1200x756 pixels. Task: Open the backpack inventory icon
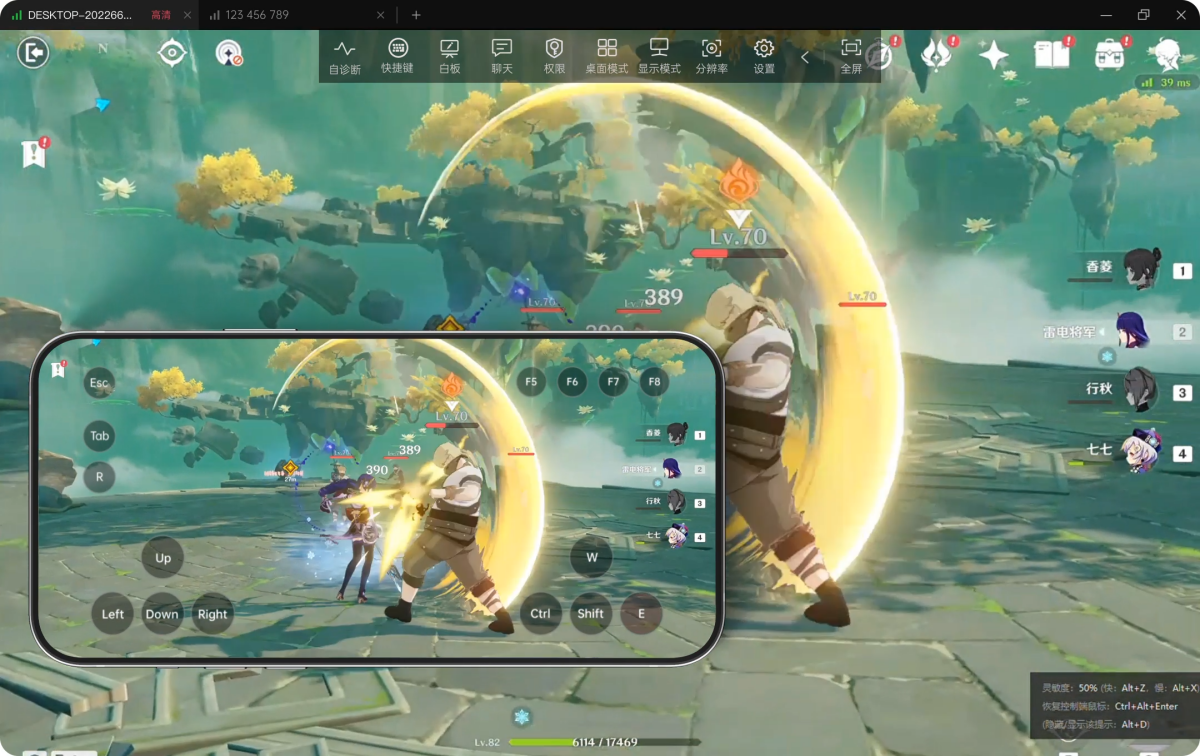pos(1109,54)
